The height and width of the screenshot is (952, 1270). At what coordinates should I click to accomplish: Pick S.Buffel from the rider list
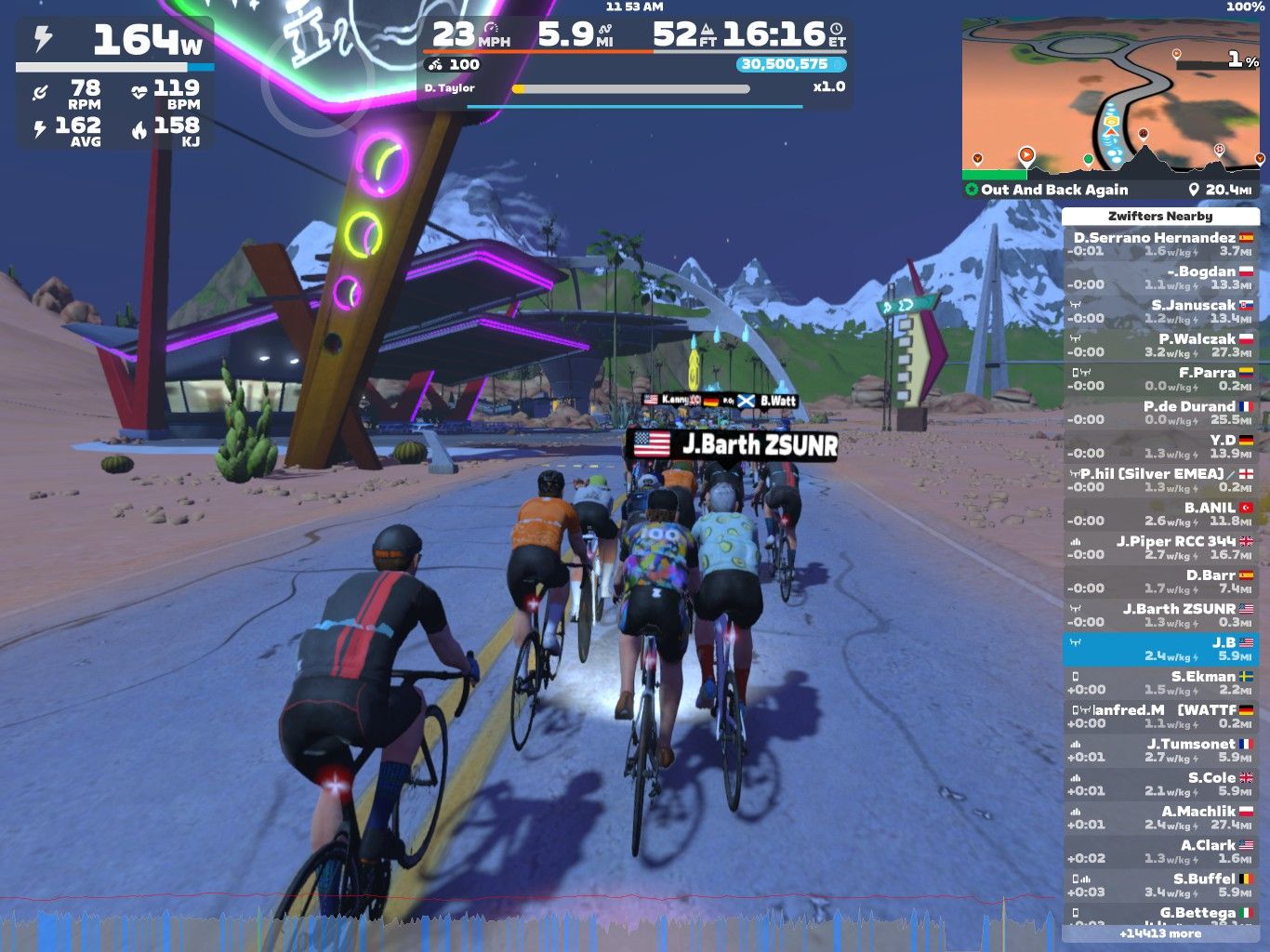pyautogui.click(x=1160, y=884)
